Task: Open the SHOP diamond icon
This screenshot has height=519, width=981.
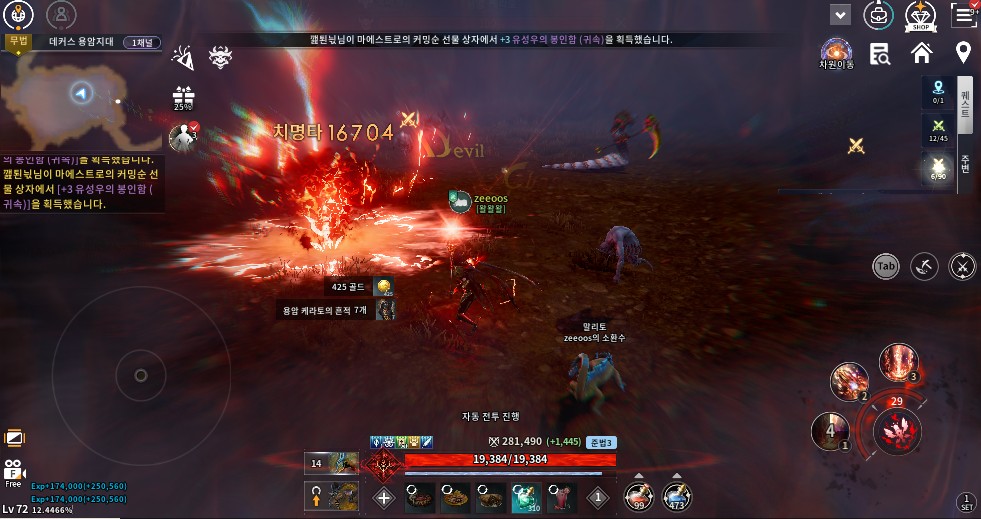Action: click(920, 15)
